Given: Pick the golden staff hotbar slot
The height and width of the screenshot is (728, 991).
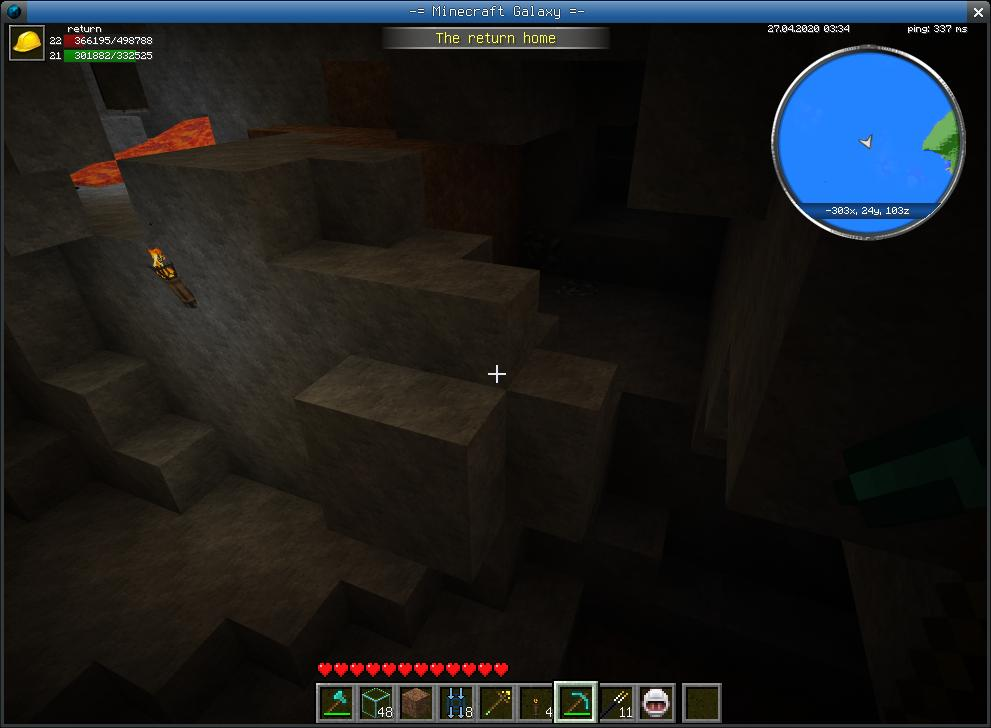Looking at the screenshot, I should (497, 702).
